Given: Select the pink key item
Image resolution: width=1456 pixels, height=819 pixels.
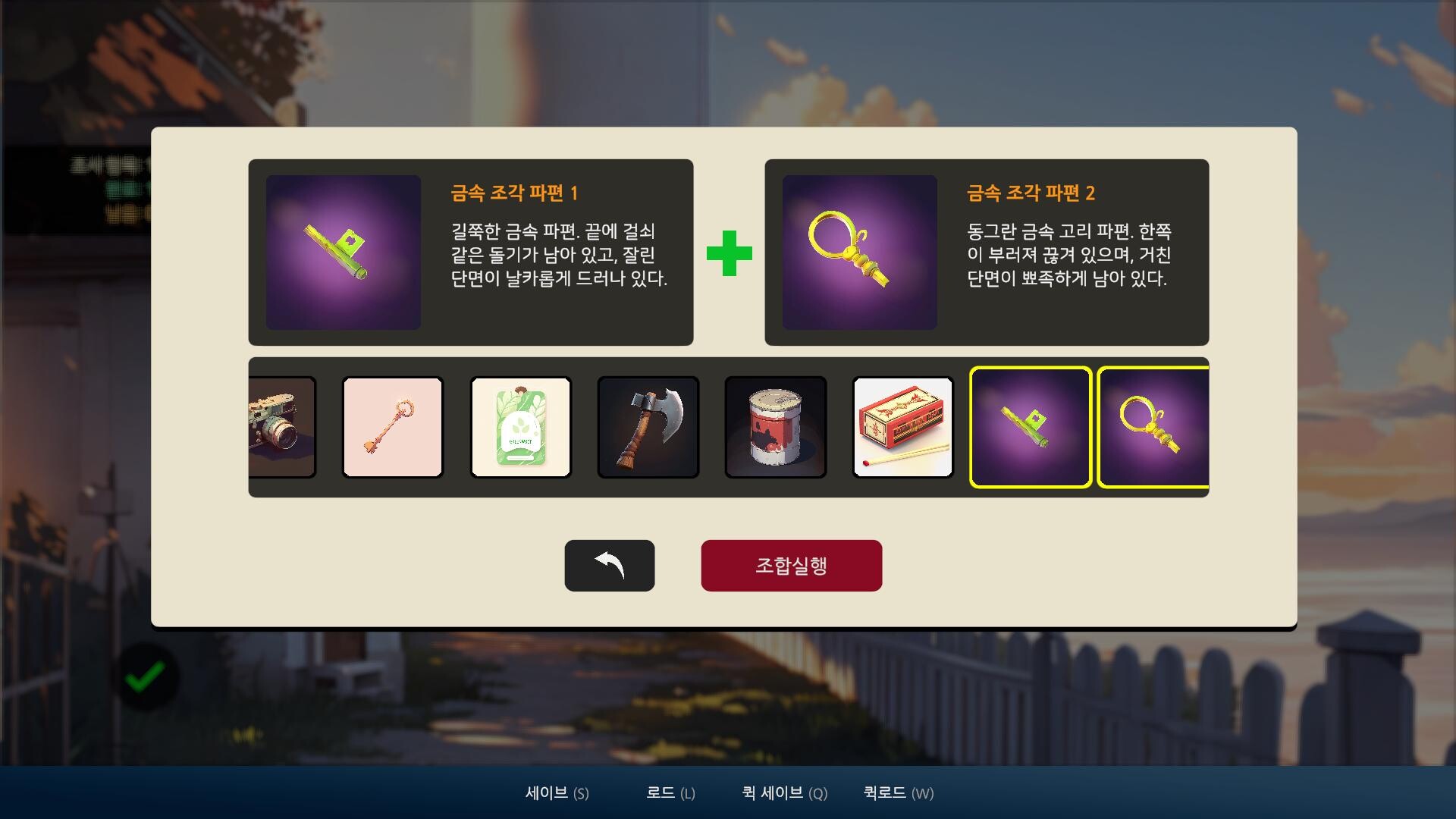Looking at the screenshot, I should tap(393, 427).
